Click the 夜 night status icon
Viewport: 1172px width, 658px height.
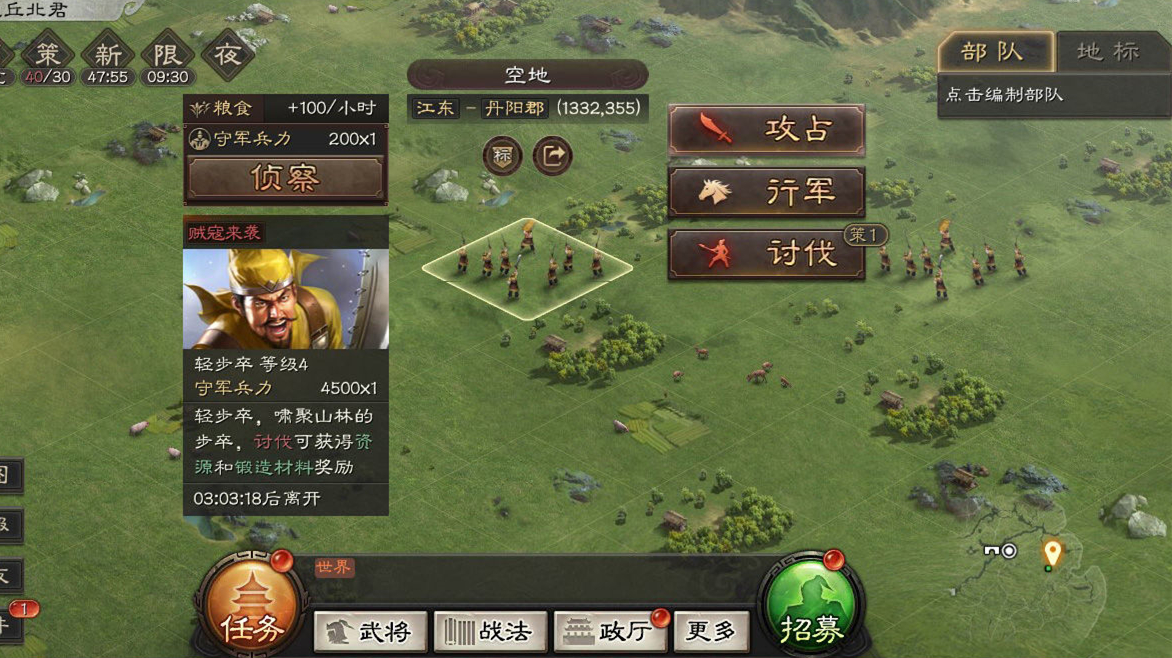[227, 56]
